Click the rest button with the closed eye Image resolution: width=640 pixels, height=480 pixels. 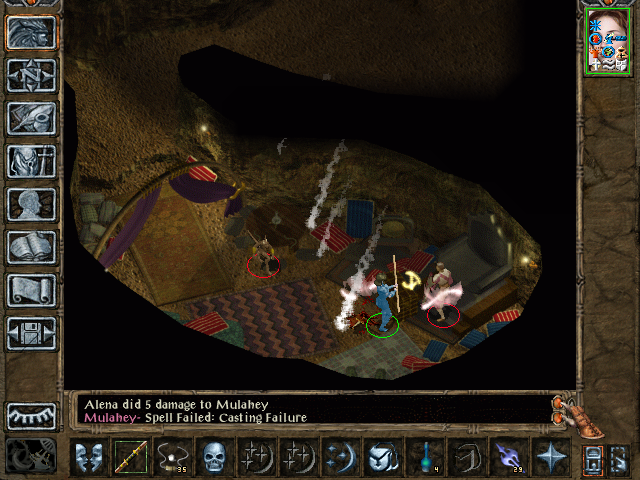point(32,416)
